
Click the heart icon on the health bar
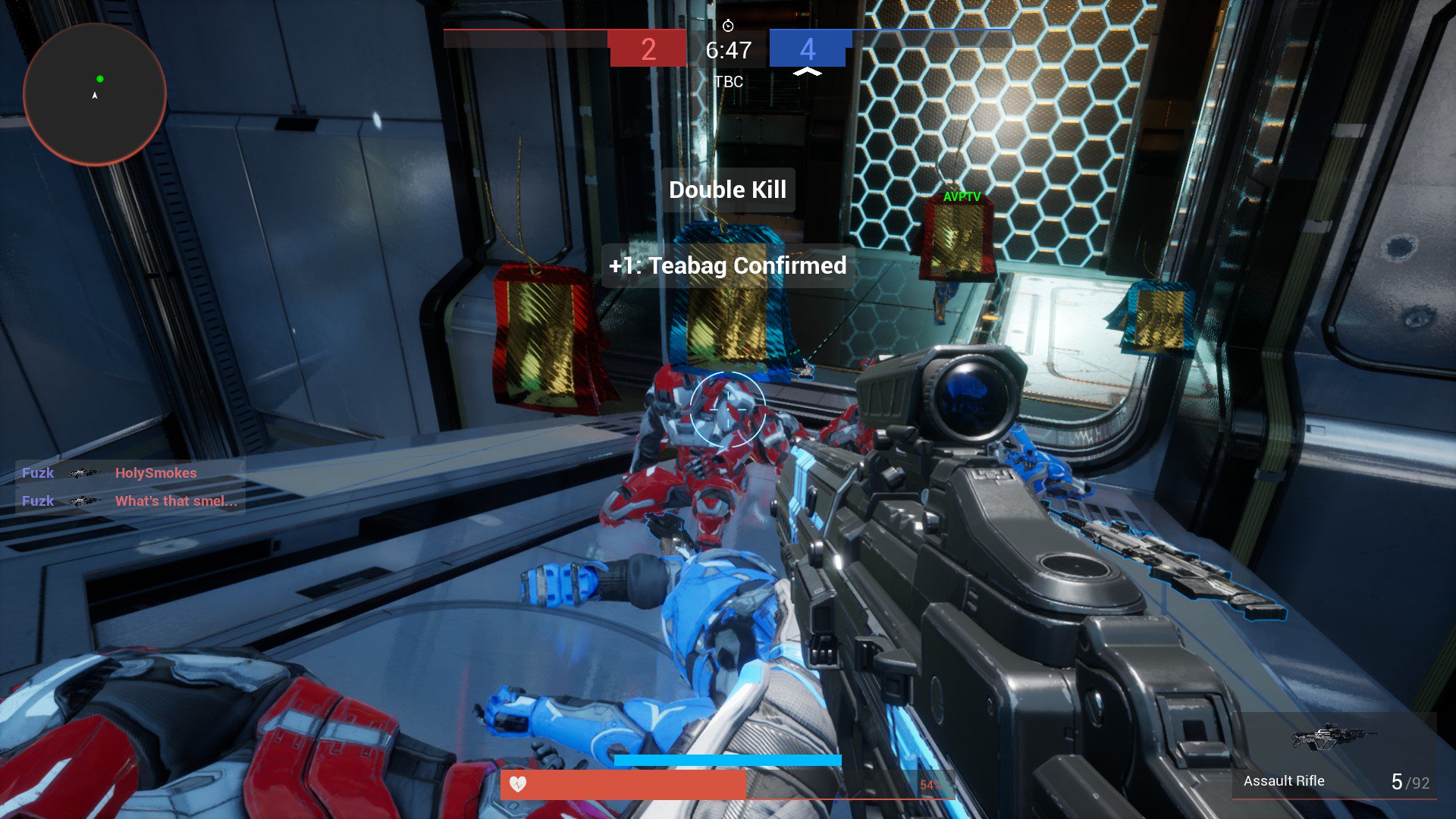click(x=519, y=786)
